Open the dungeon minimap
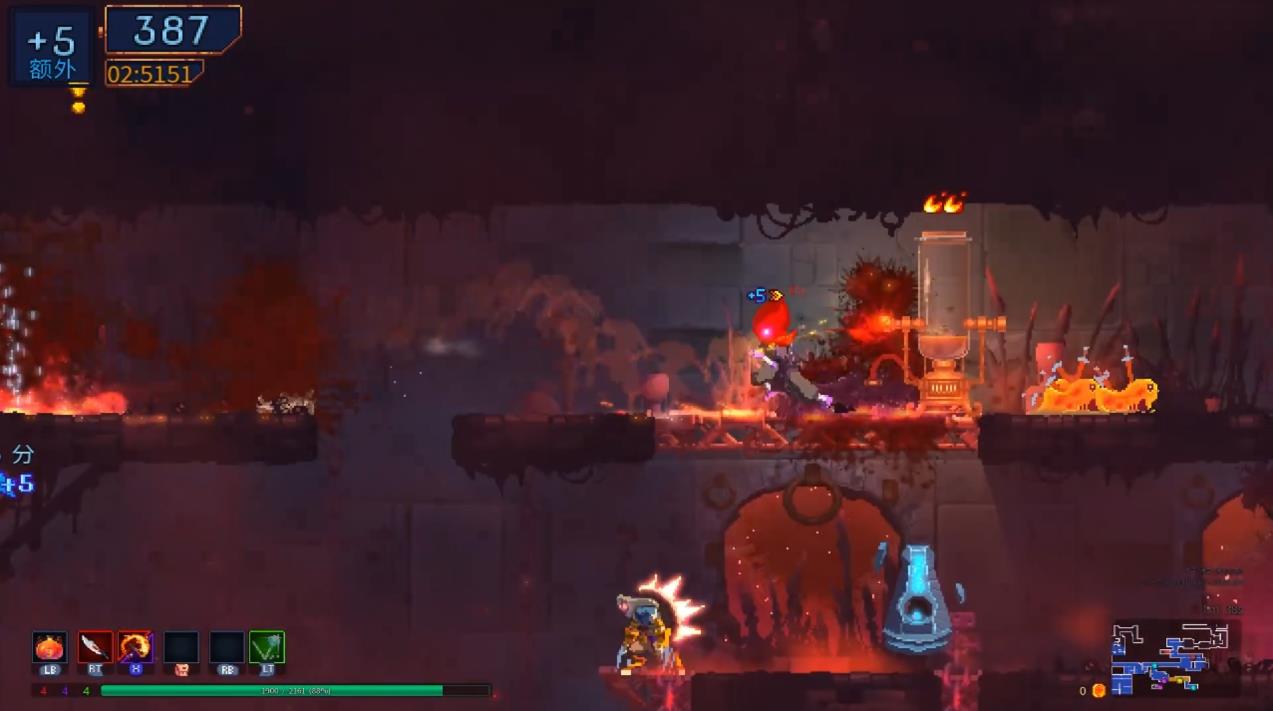 pyautogui.click(x=1175, y=657)
